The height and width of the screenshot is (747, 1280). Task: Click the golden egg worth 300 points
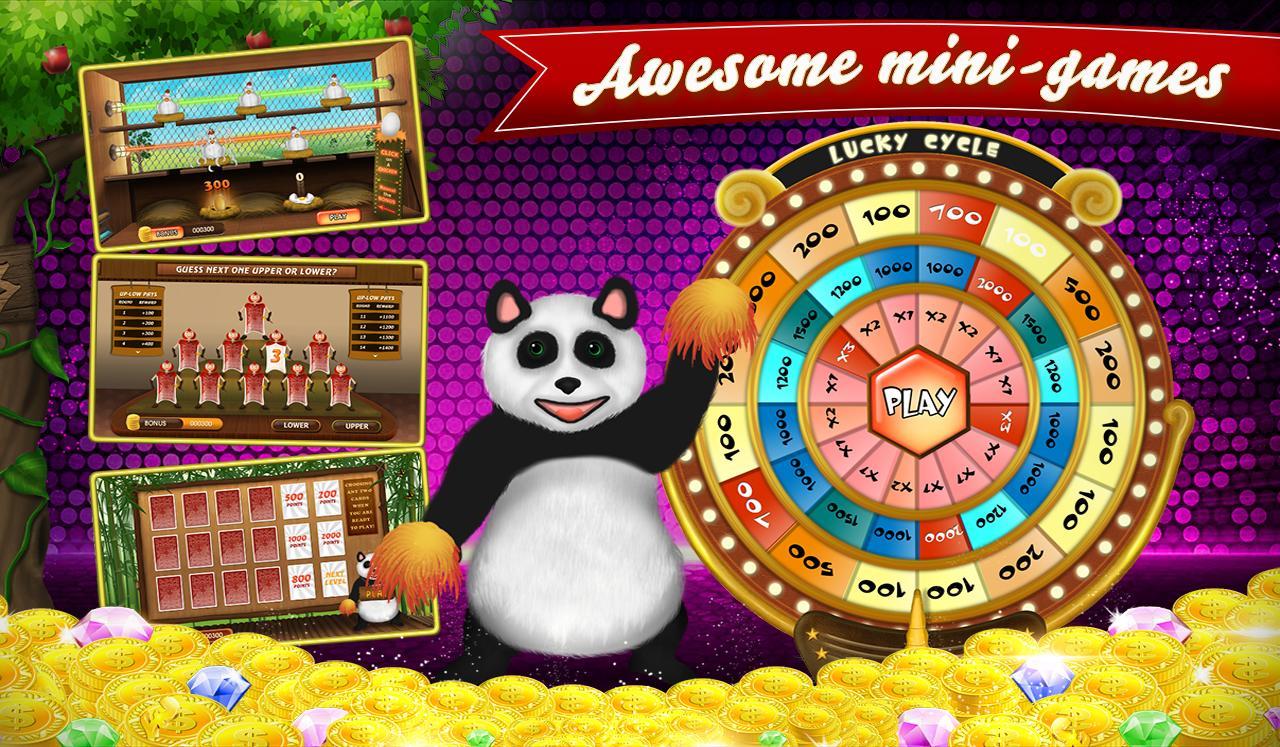pos(218,203)
